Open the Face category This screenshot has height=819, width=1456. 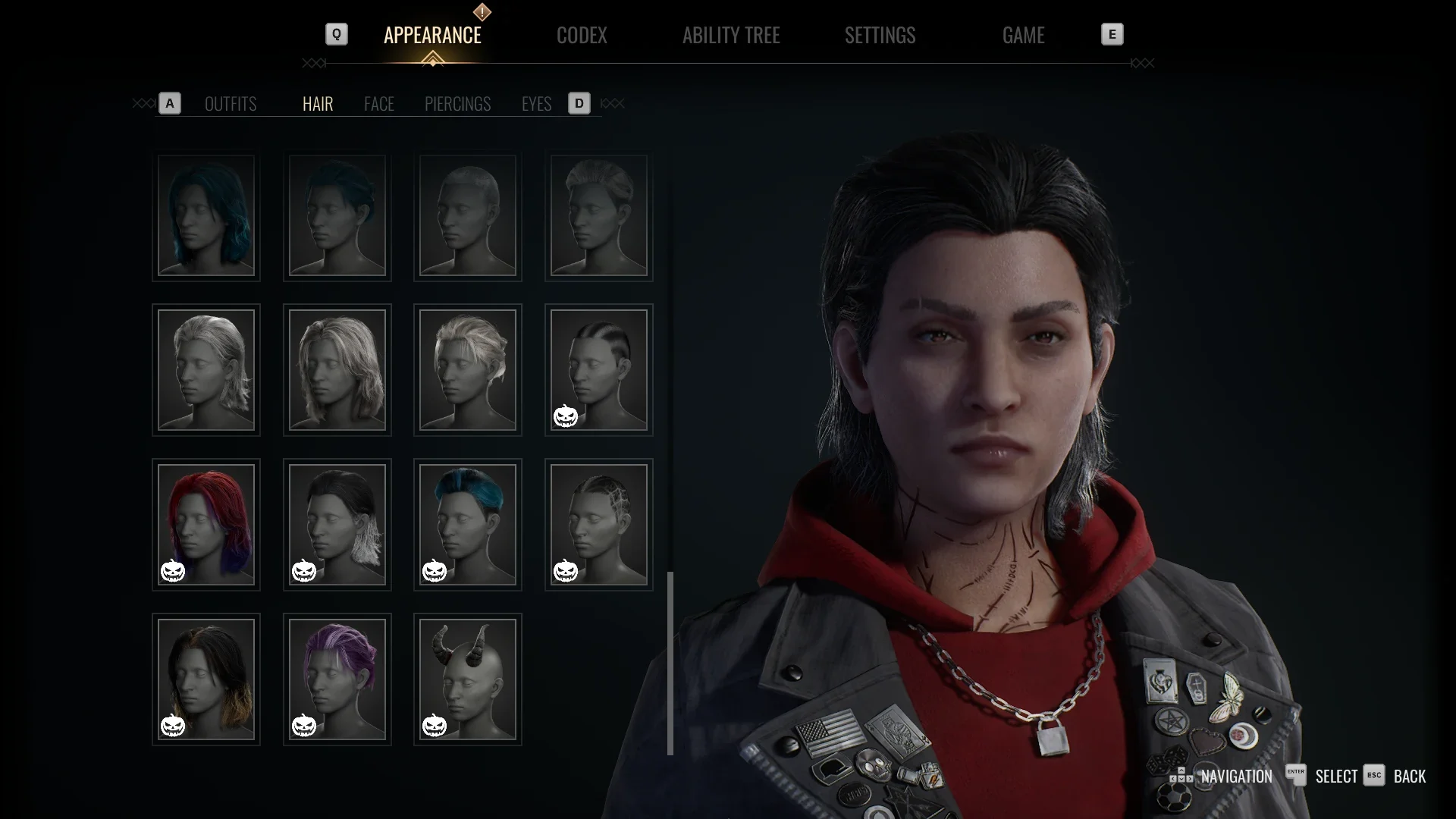[378, 104]
